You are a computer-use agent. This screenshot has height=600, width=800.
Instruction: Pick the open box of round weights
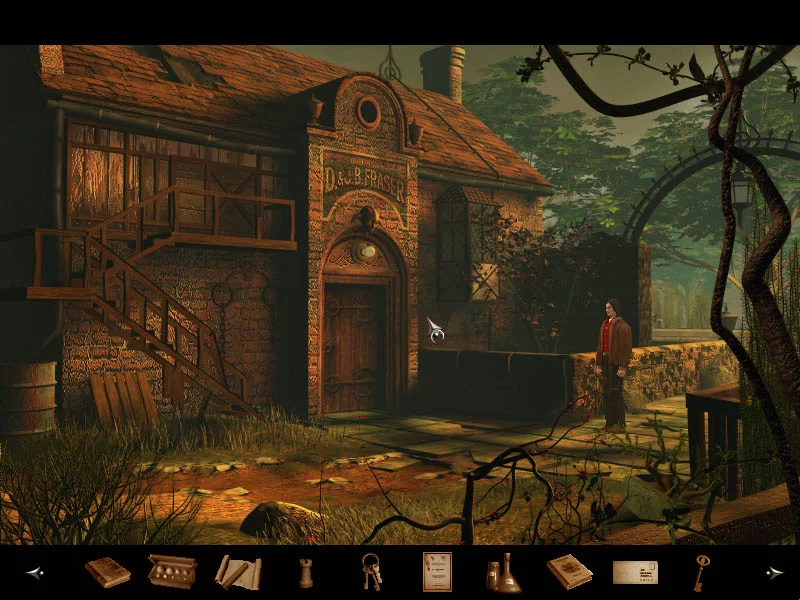[172, 571]
